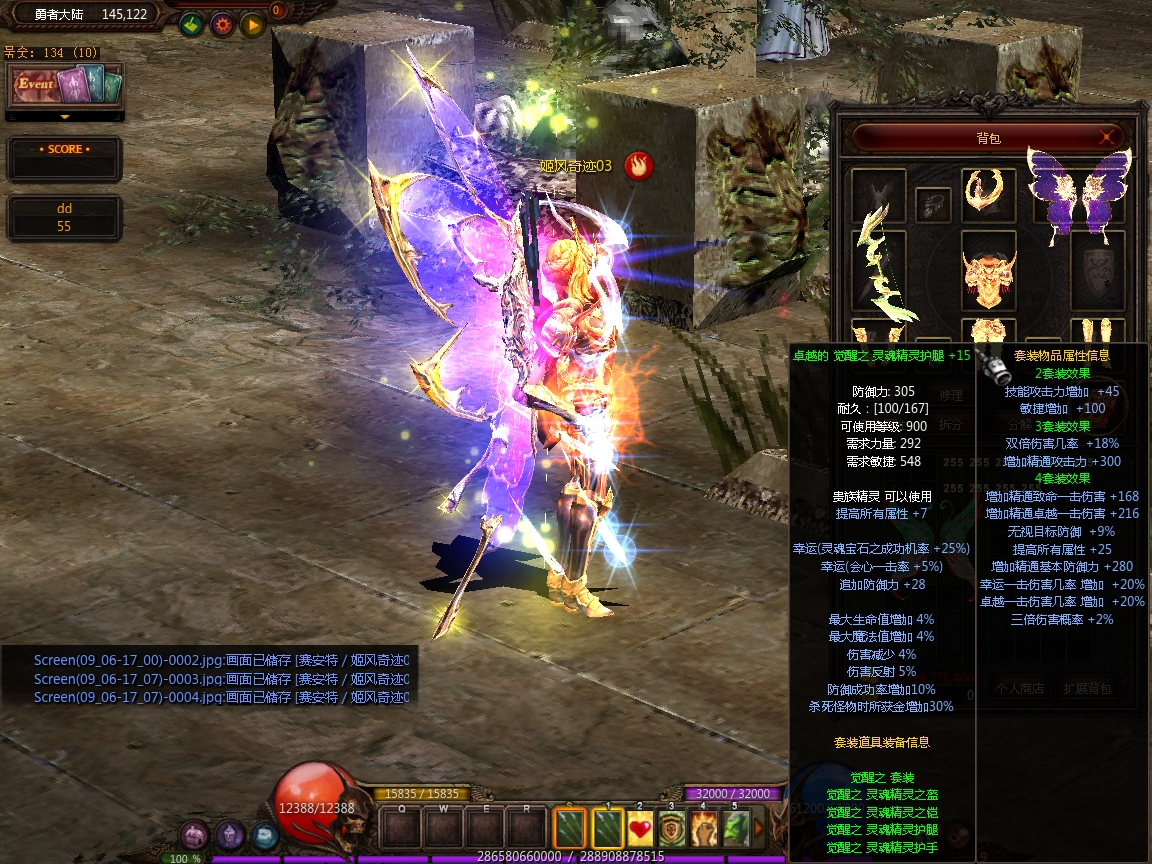Open the purple helmet round icon
The image size is (1152, 864).
230,835
